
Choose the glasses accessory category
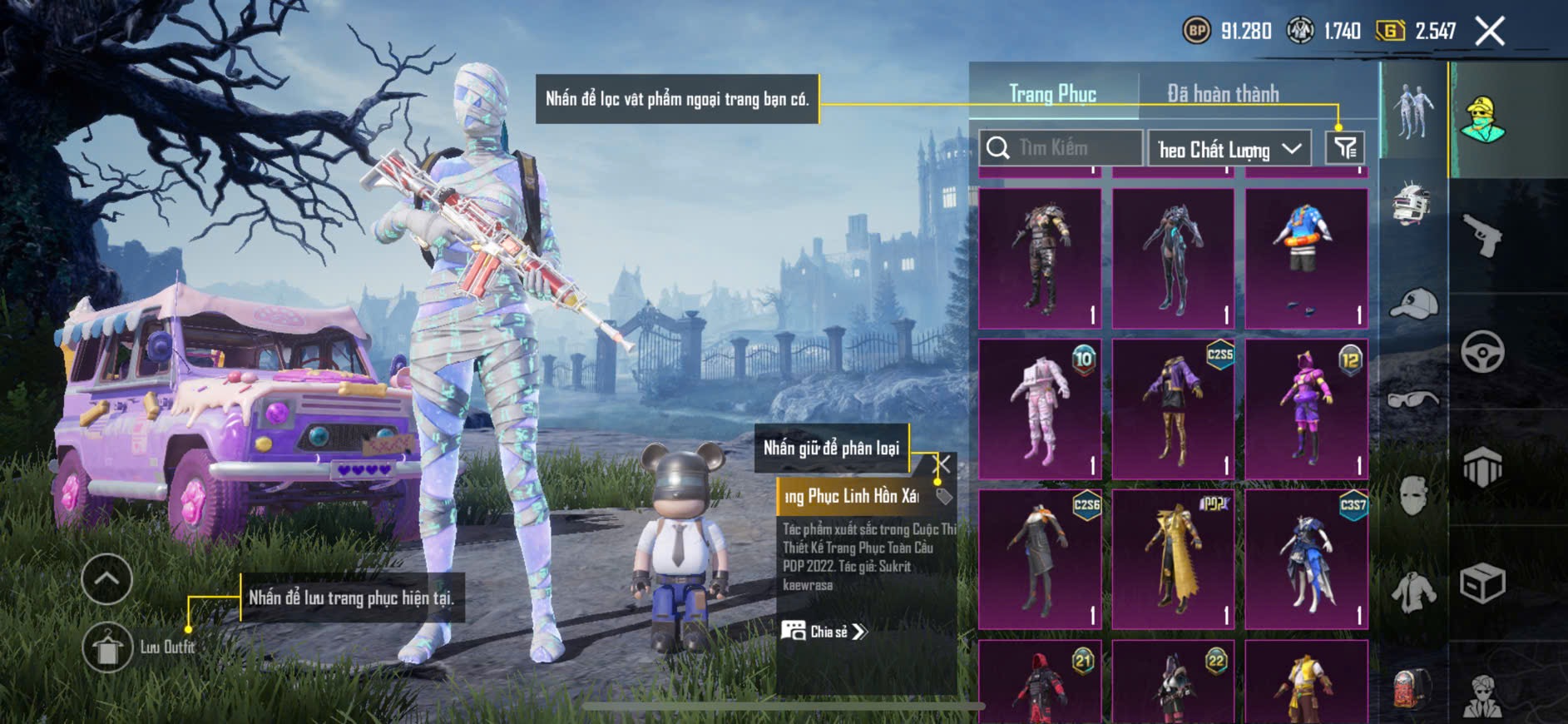[x=1413, y=400]
